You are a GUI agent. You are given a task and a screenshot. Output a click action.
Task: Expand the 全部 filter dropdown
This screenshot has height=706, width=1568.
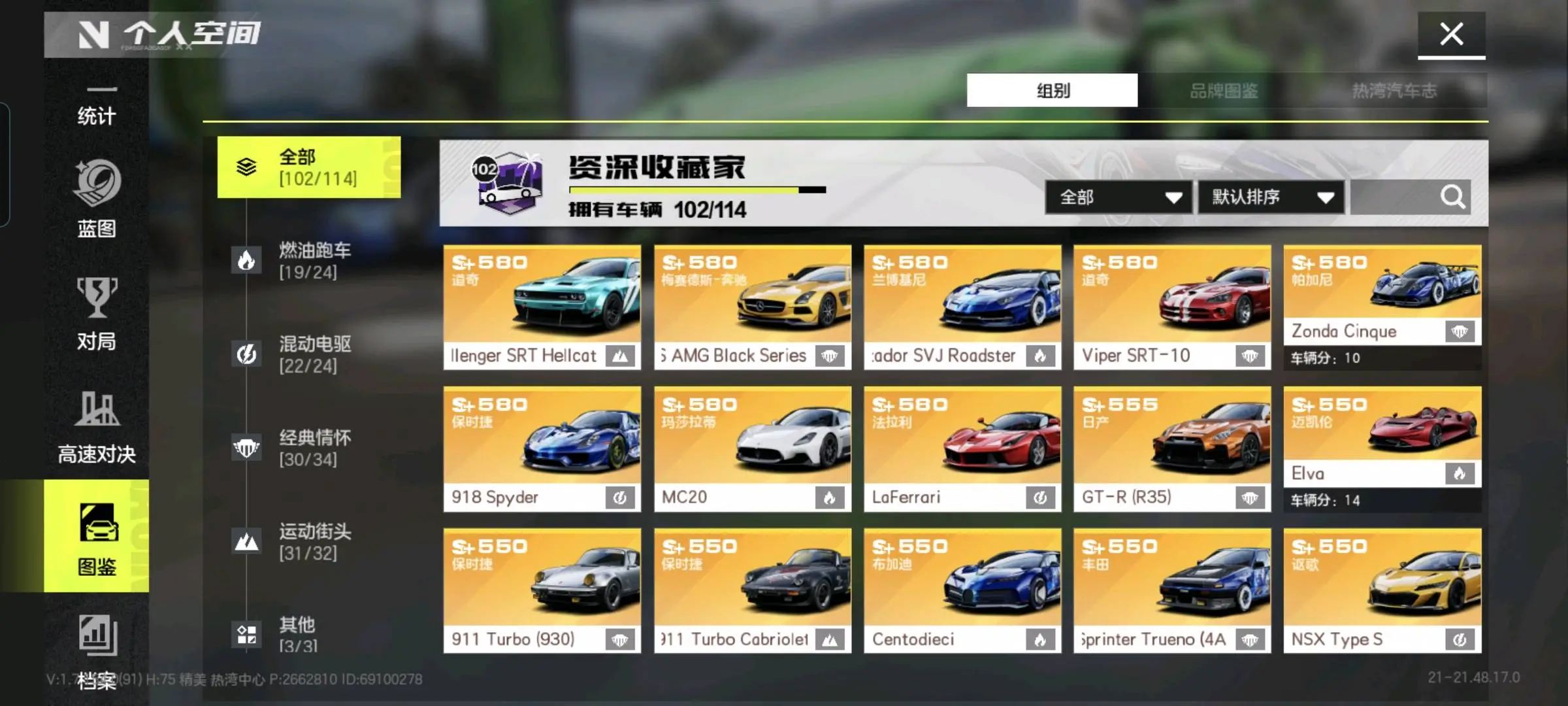pyautogui.click(x=1119, y=197)
